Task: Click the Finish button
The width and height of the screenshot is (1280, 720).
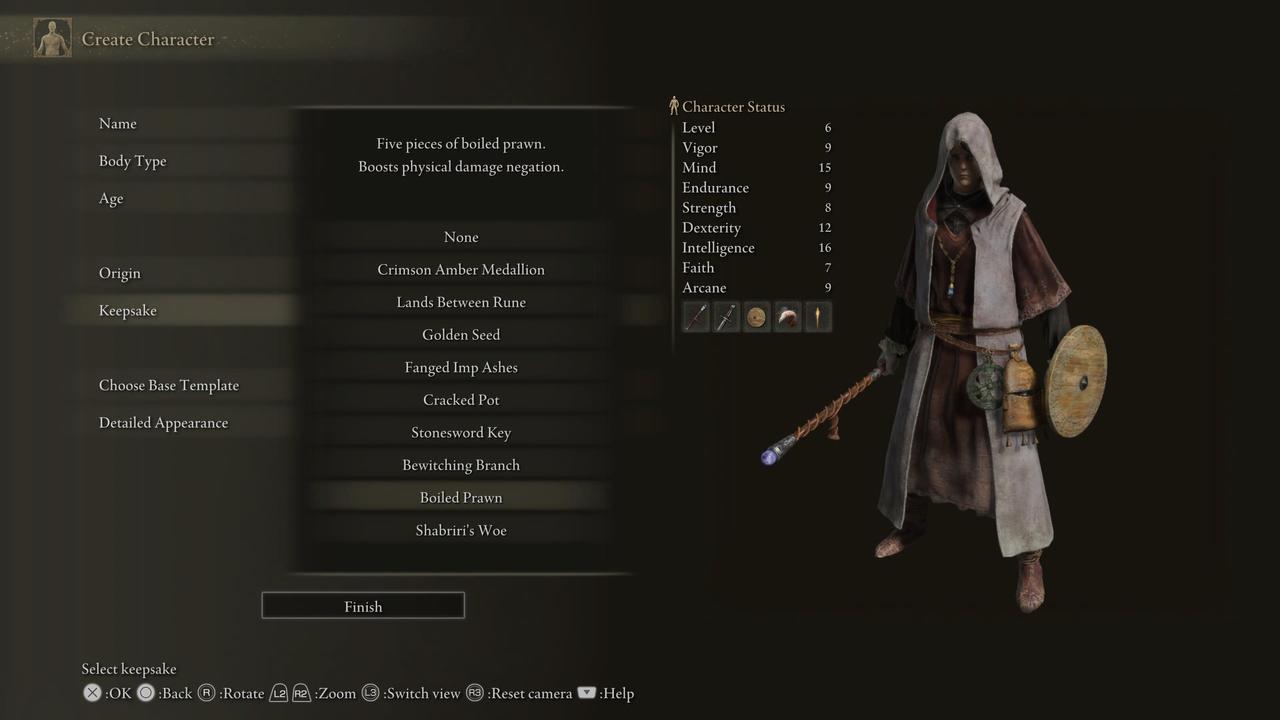Action: [x=362, y=605]
